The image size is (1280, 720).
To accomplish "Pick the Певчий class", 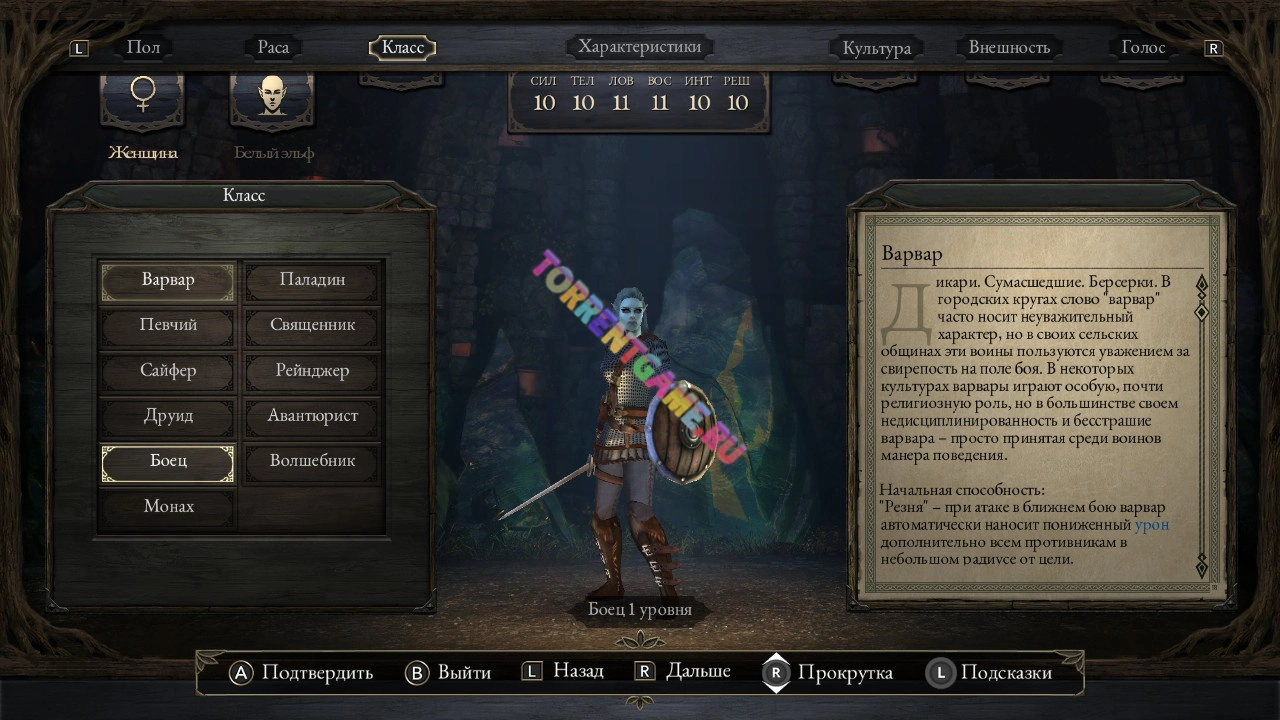I will 168,325.
